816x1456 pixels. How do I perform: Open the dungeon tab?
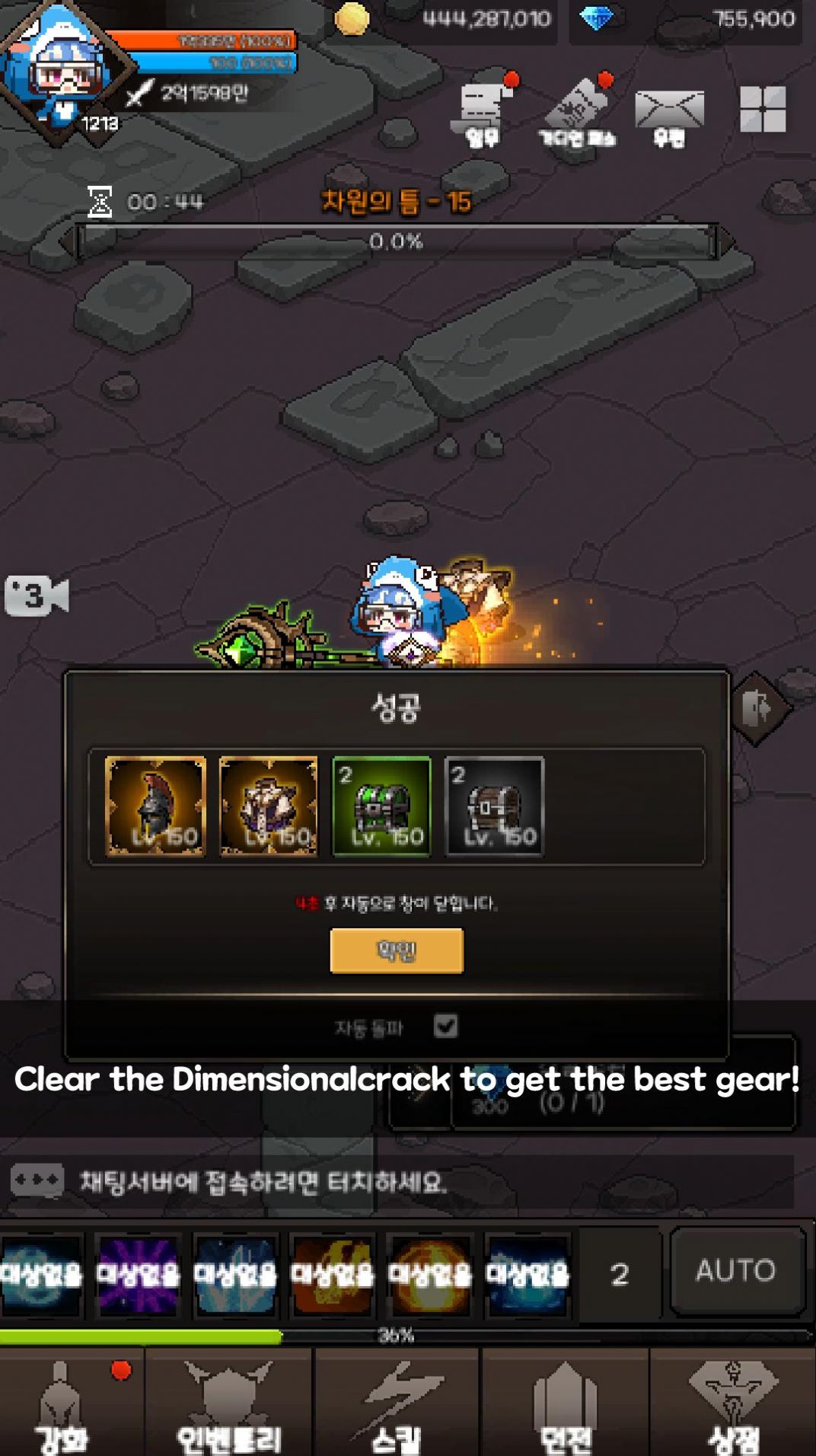point(565,1405)
